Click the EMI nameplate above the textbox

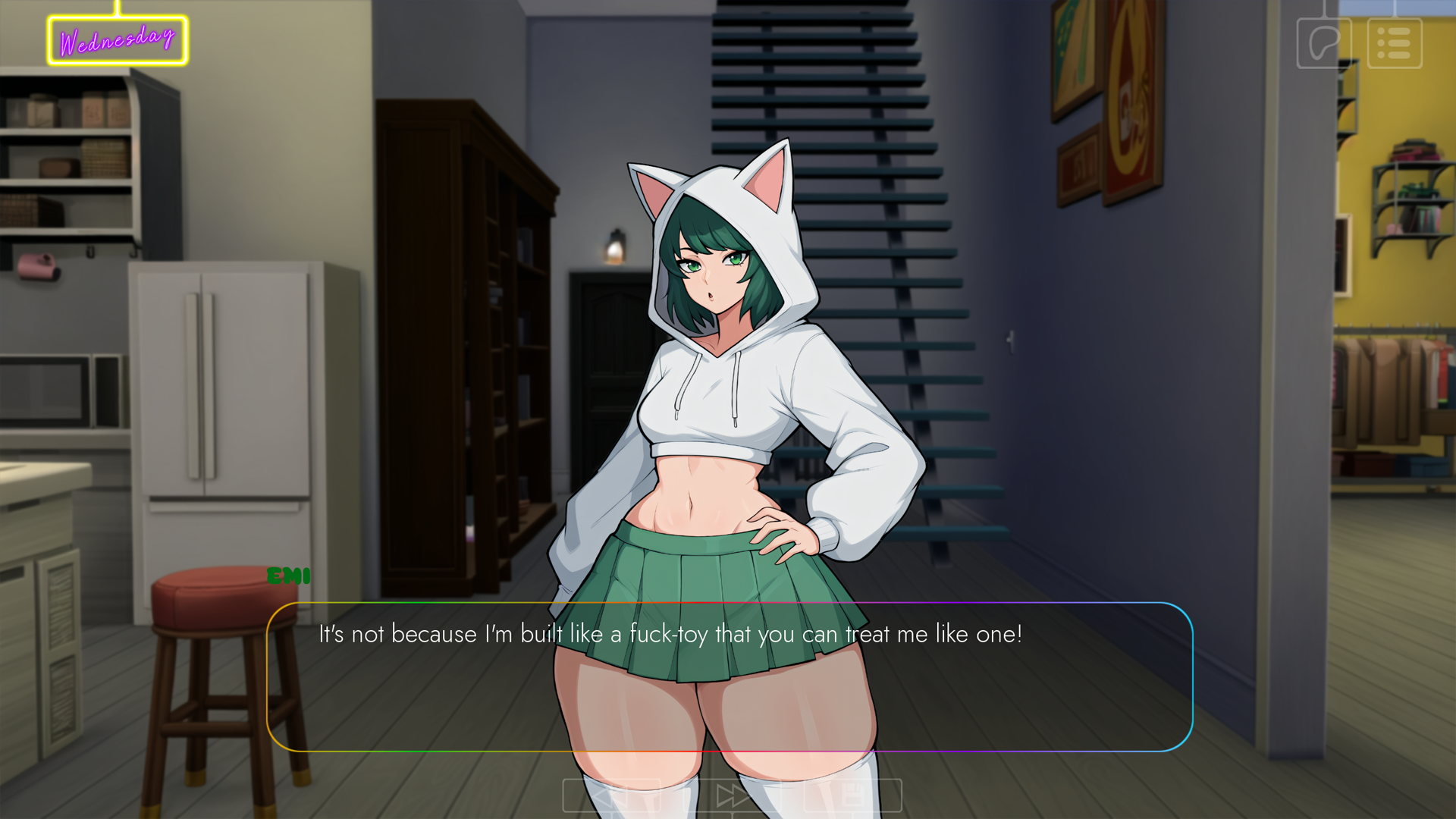click(289, 576)
